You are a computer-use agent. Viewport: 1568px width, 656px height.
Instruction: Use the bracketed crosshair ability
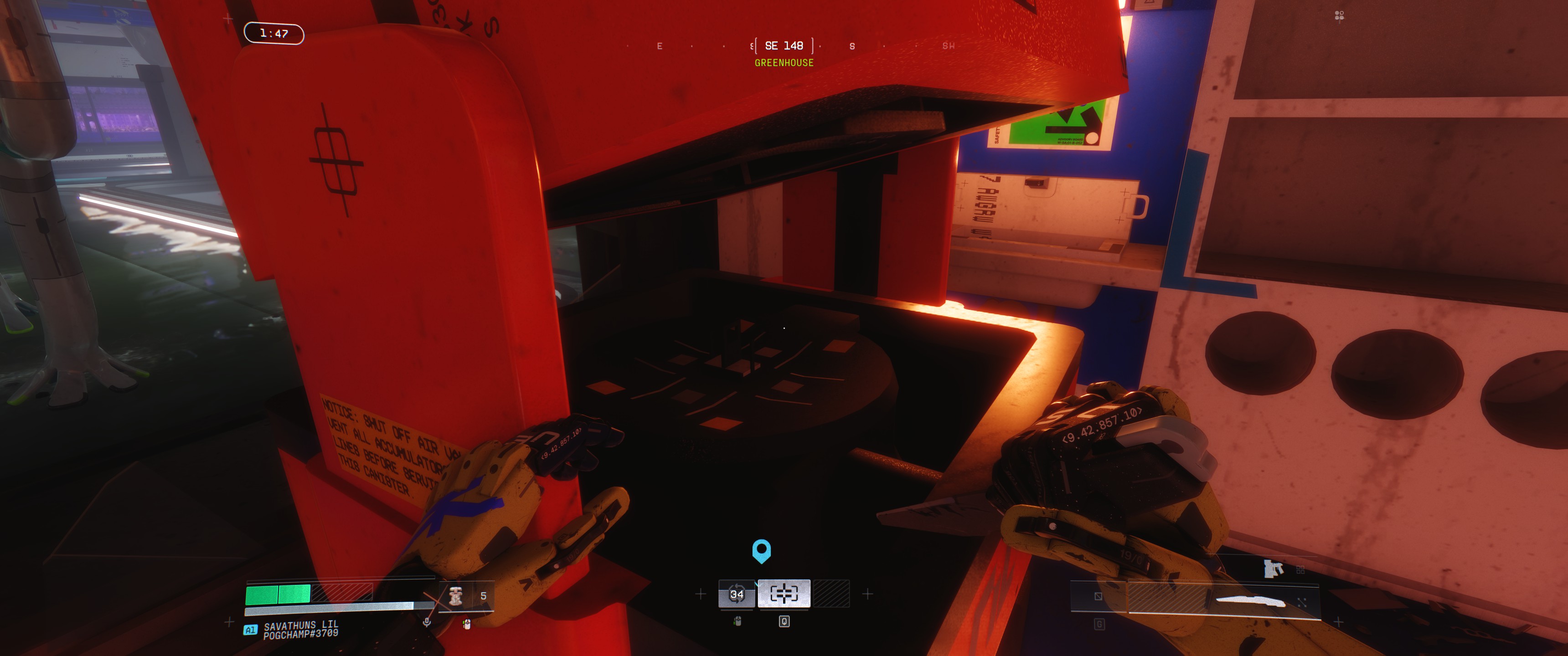pyautogui.click(x=784, y=593)
